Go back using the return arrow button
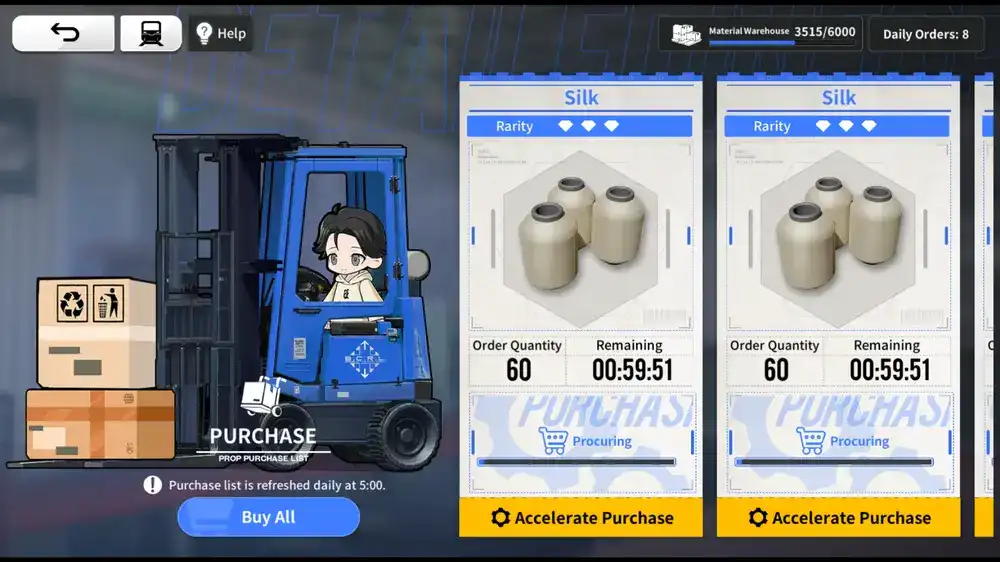The width and height of the screenshot is (1000, 562). tap(63, 33)
